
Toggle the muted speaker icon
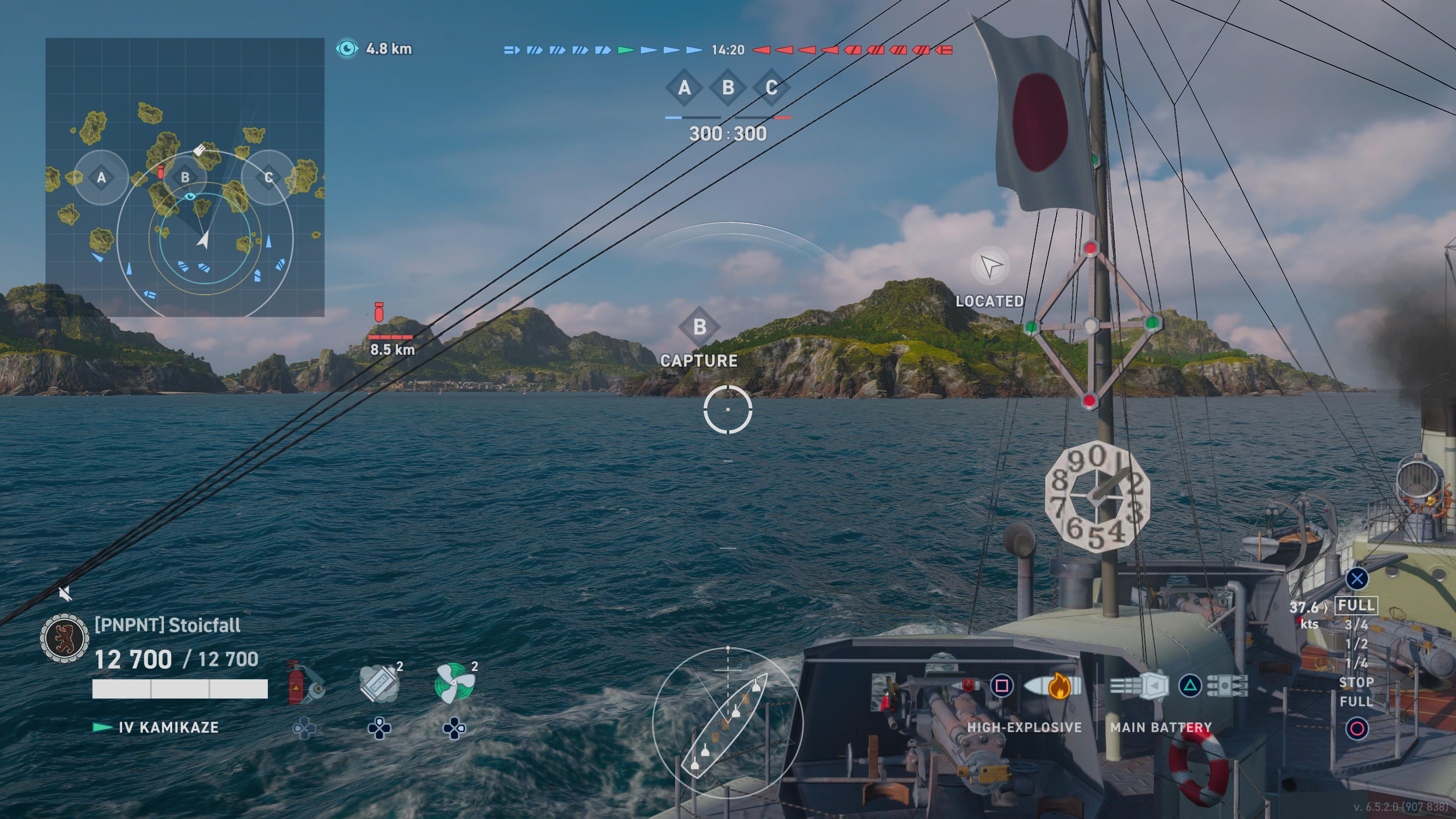point(65,593)
